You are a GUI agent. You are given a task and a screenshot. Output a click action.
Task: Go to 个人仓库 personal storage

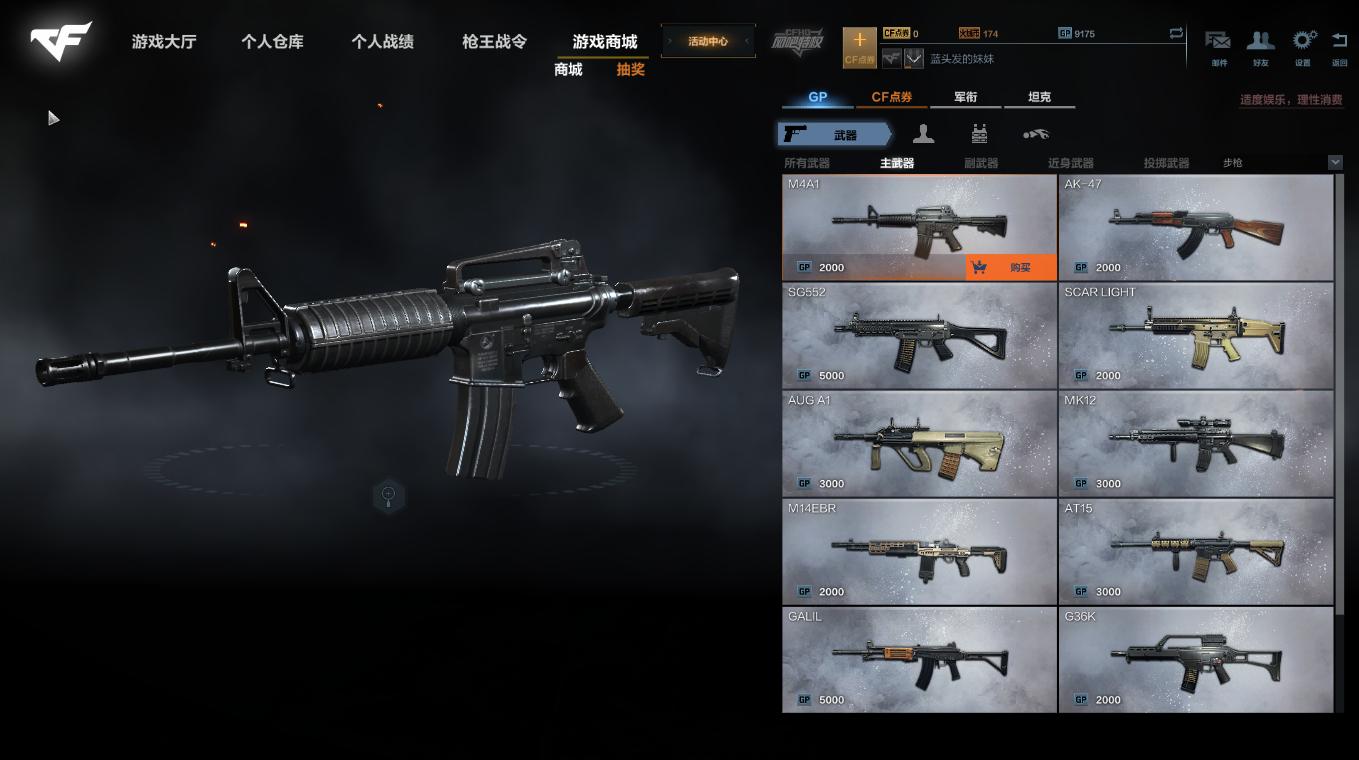pos(272,42)
